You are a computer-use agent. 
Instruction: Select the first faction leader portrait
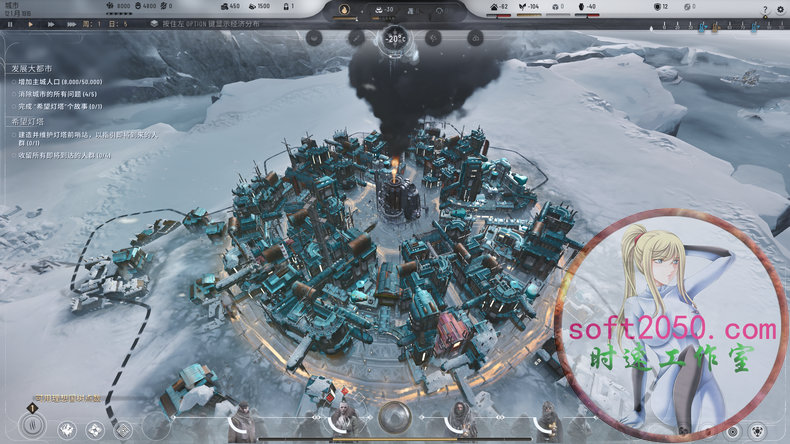point(242,420)
